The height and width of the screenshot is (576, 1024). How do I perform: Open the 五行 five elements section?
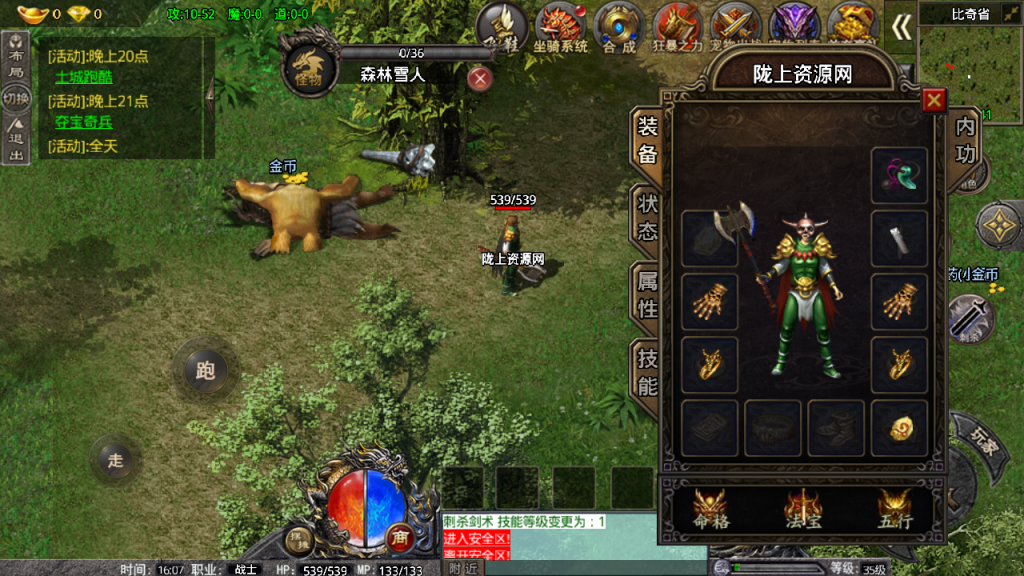pyautogui.click(x=894, y=510)
